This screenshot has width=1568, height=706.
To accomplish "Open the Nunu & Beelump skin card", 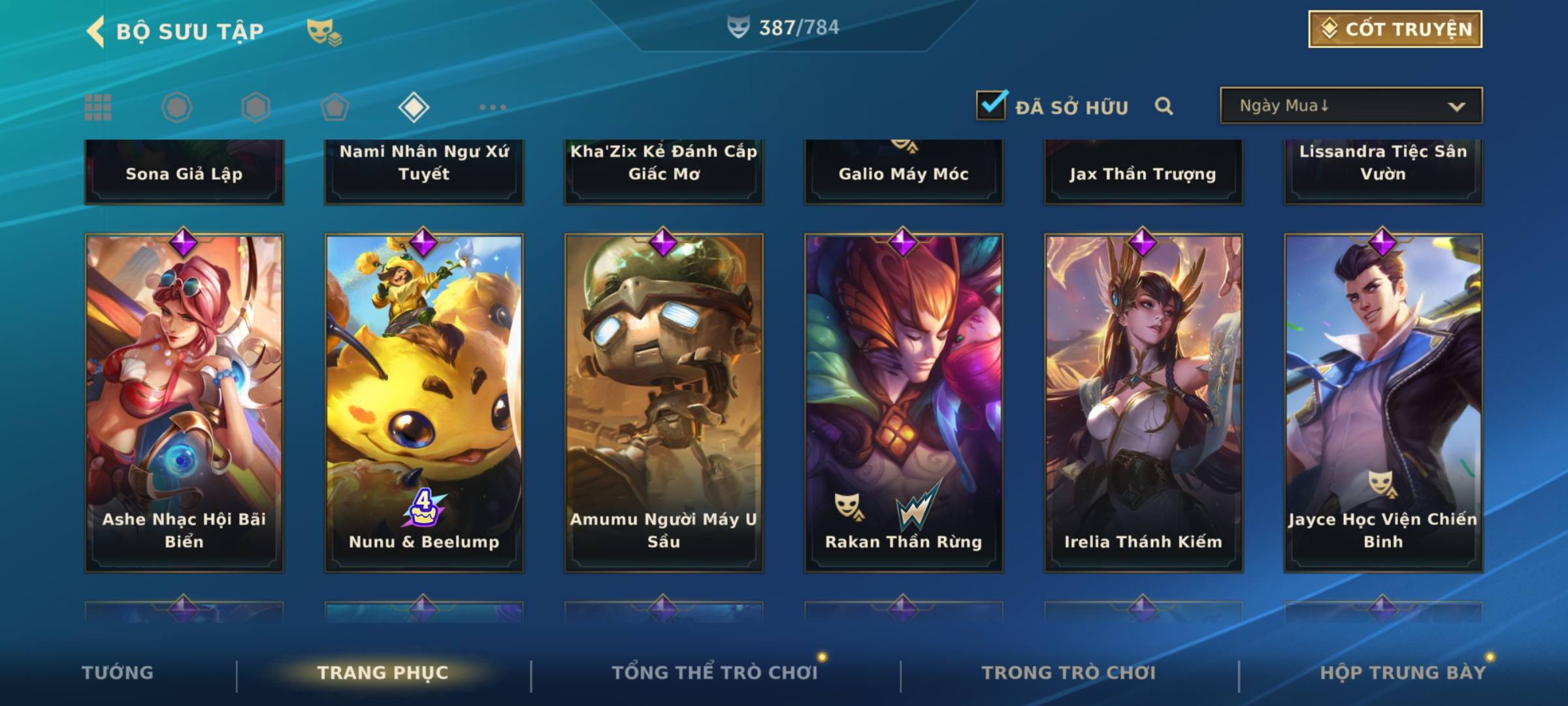I will click(424, 402).
